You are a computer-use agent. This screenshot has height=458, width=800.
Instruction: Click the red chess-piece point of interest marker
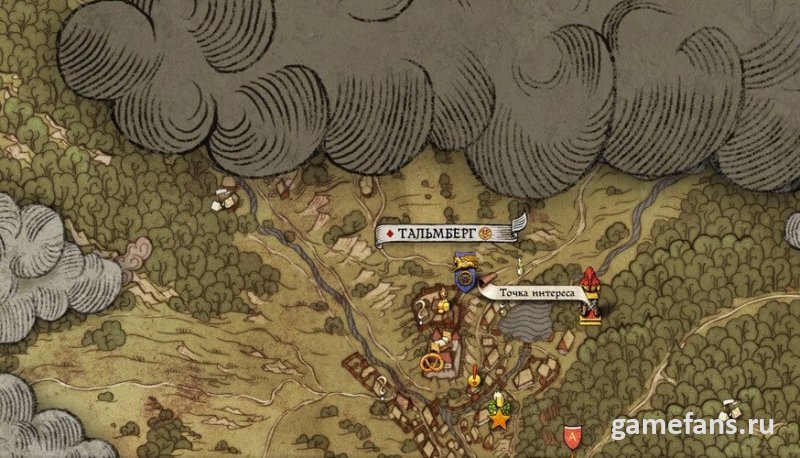(x=590, y=296)
